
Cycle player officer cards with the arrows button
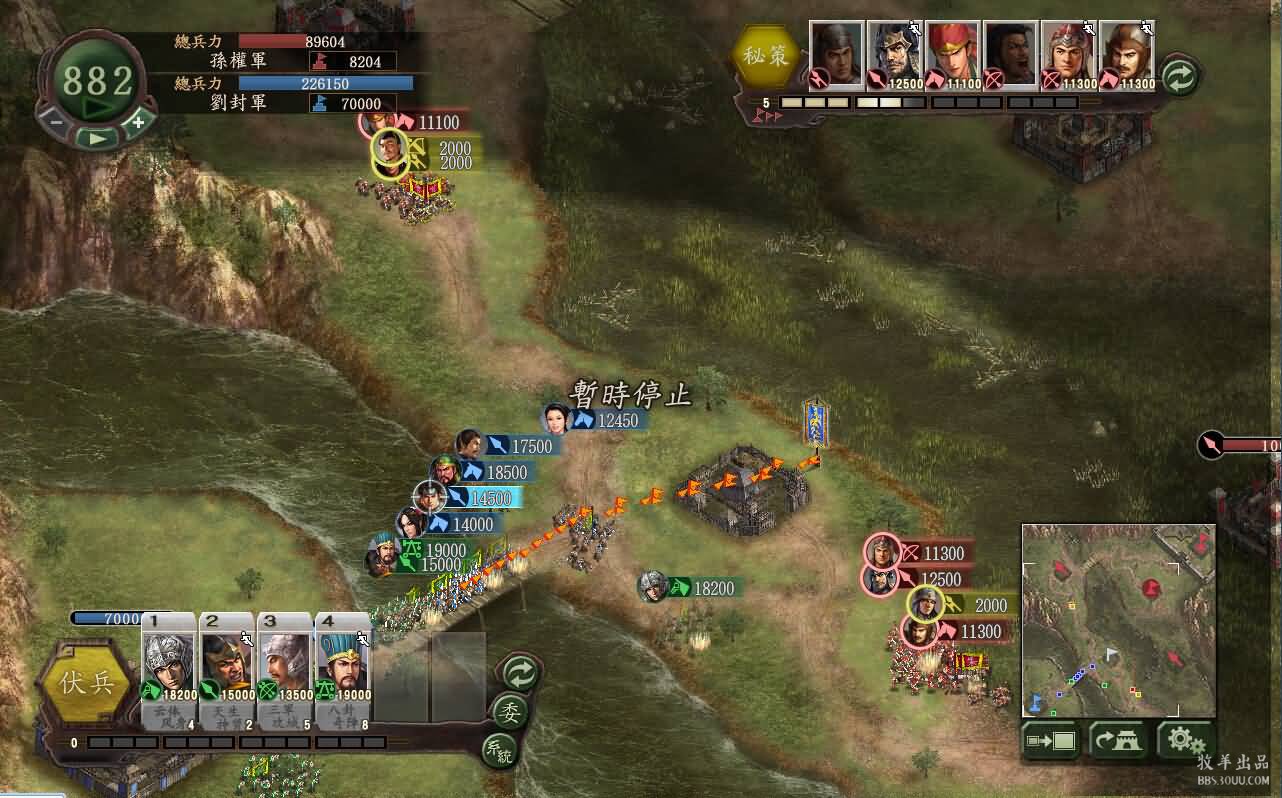(520, 672)
